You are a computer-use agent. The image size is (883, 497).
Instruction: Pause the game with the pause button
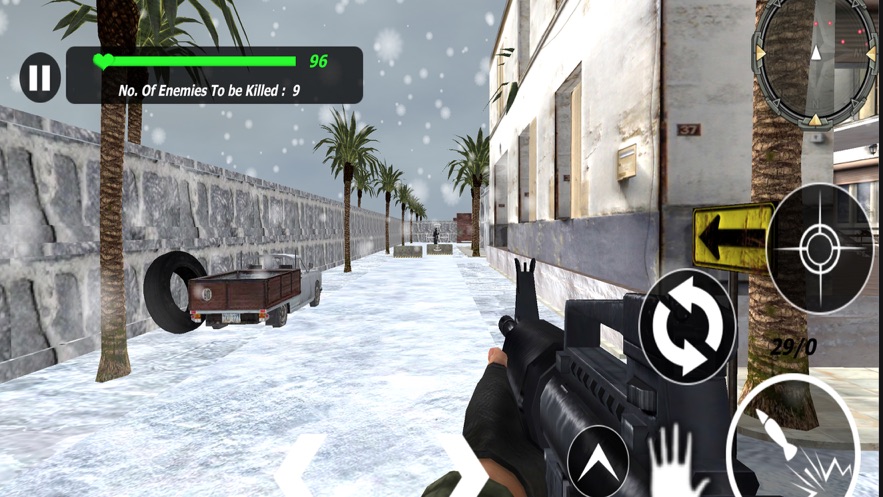point(40,77)
